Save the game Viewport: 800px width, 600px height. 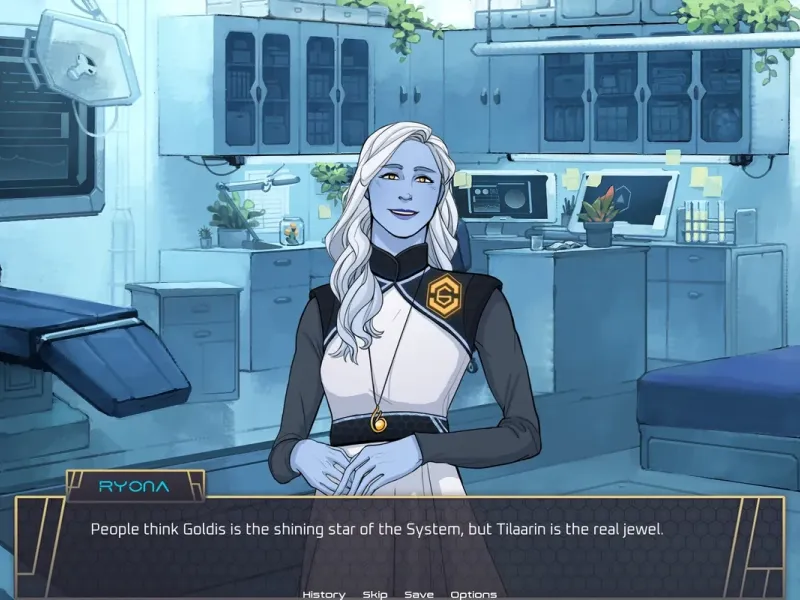pos(419,594)
